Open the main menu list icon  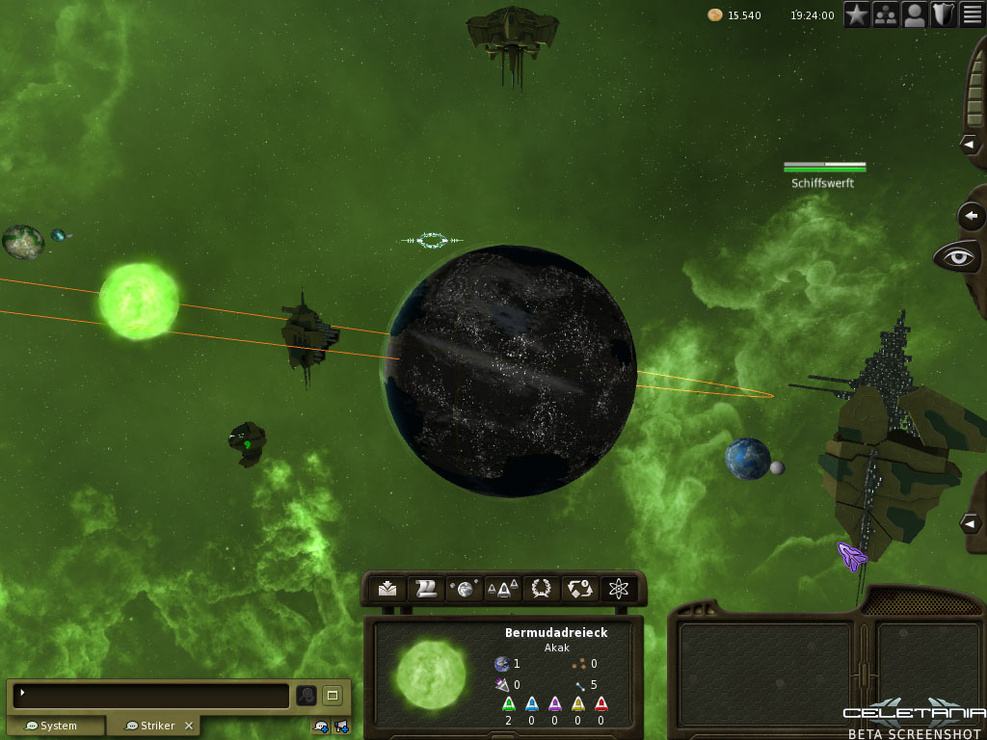972,15
